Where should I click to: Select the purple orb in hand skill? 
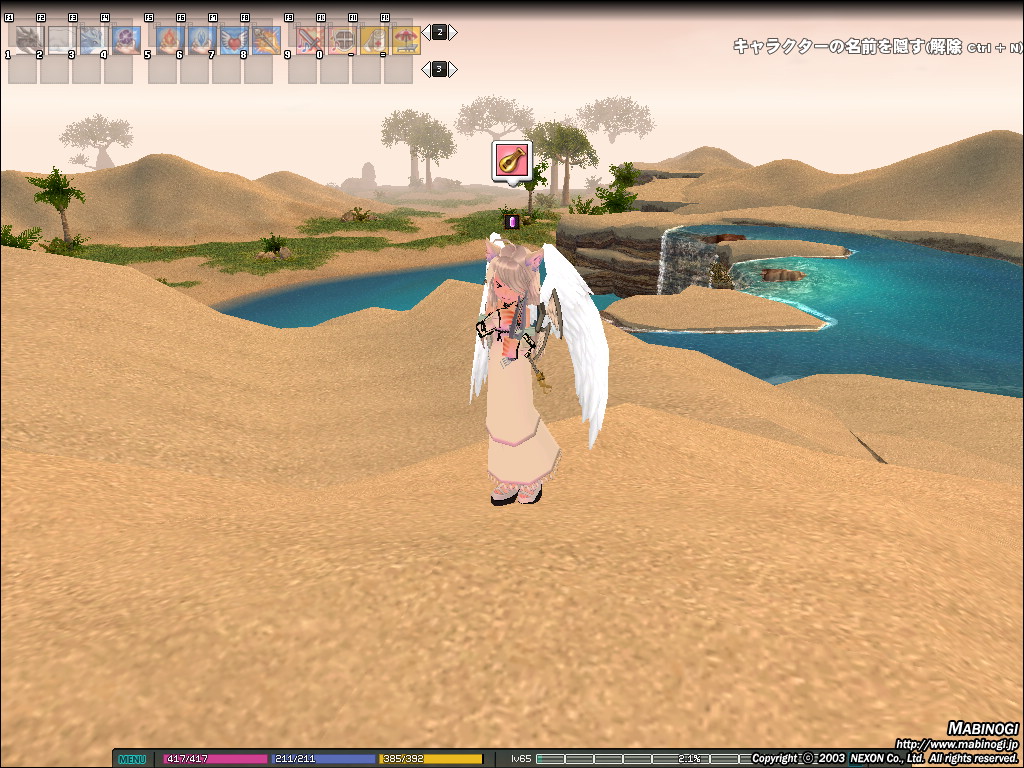(125, 40)
